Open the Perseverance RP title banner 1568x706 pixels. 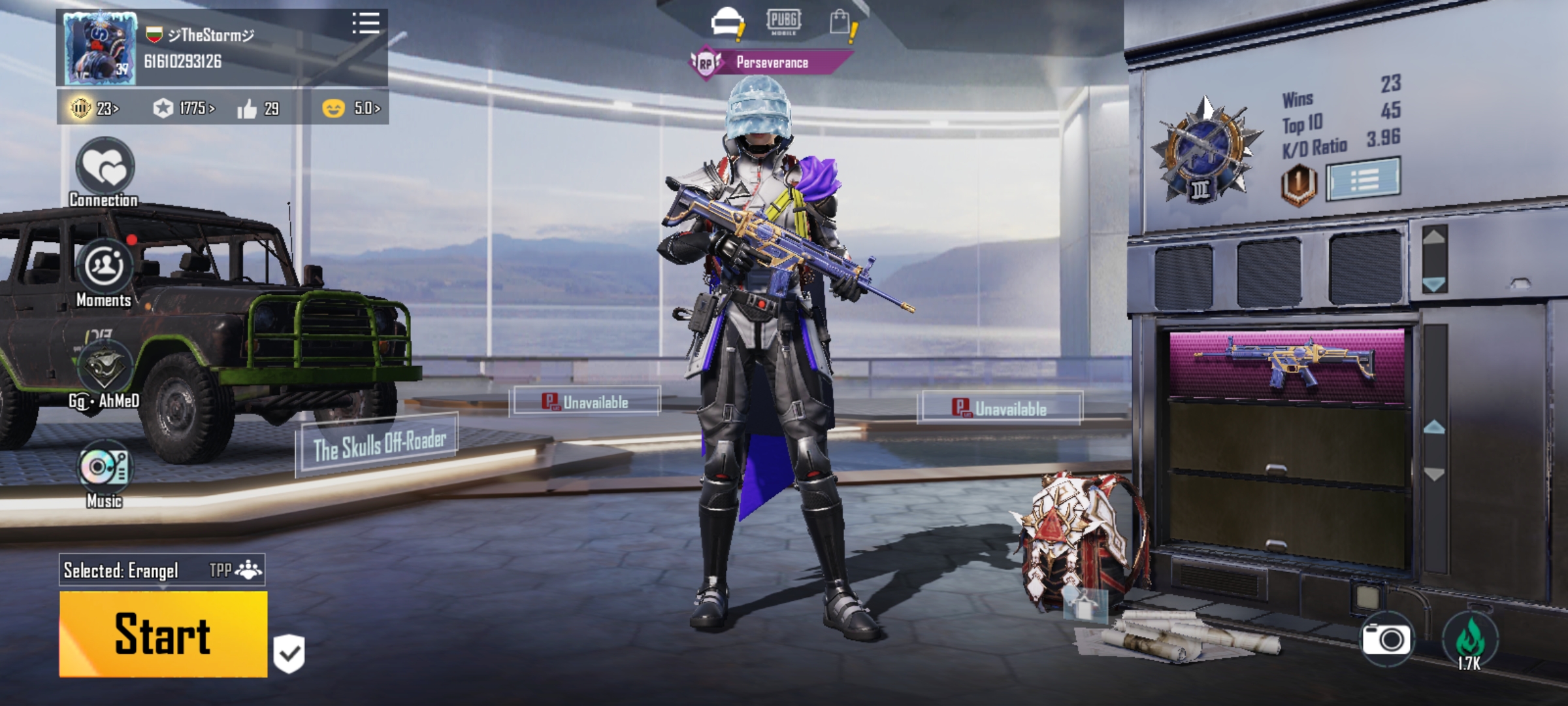coord(771,63)
